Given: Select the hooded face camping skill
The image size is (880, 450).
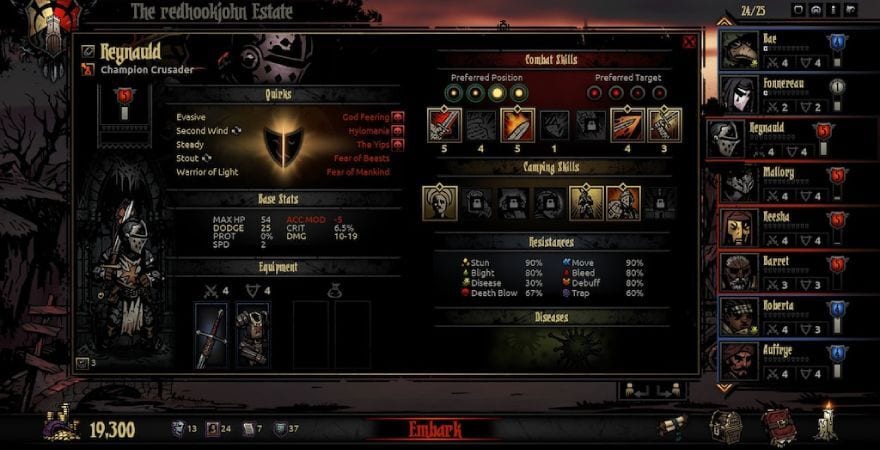Looking at the screenshot, I should pos(440,202).
